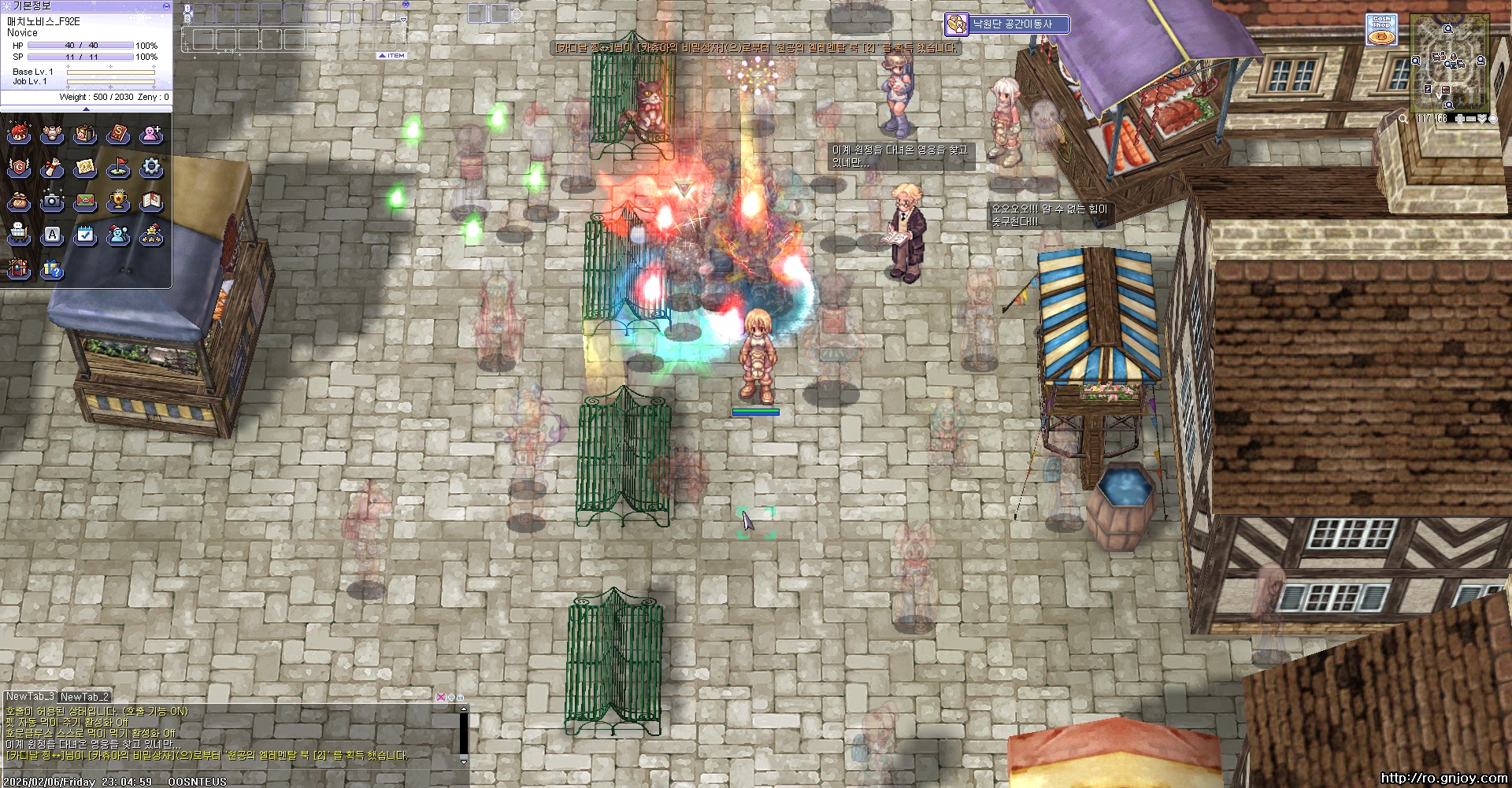Click the 낙원단 공간이동사 button
1512x788 pixels.
coord(1007,24)
